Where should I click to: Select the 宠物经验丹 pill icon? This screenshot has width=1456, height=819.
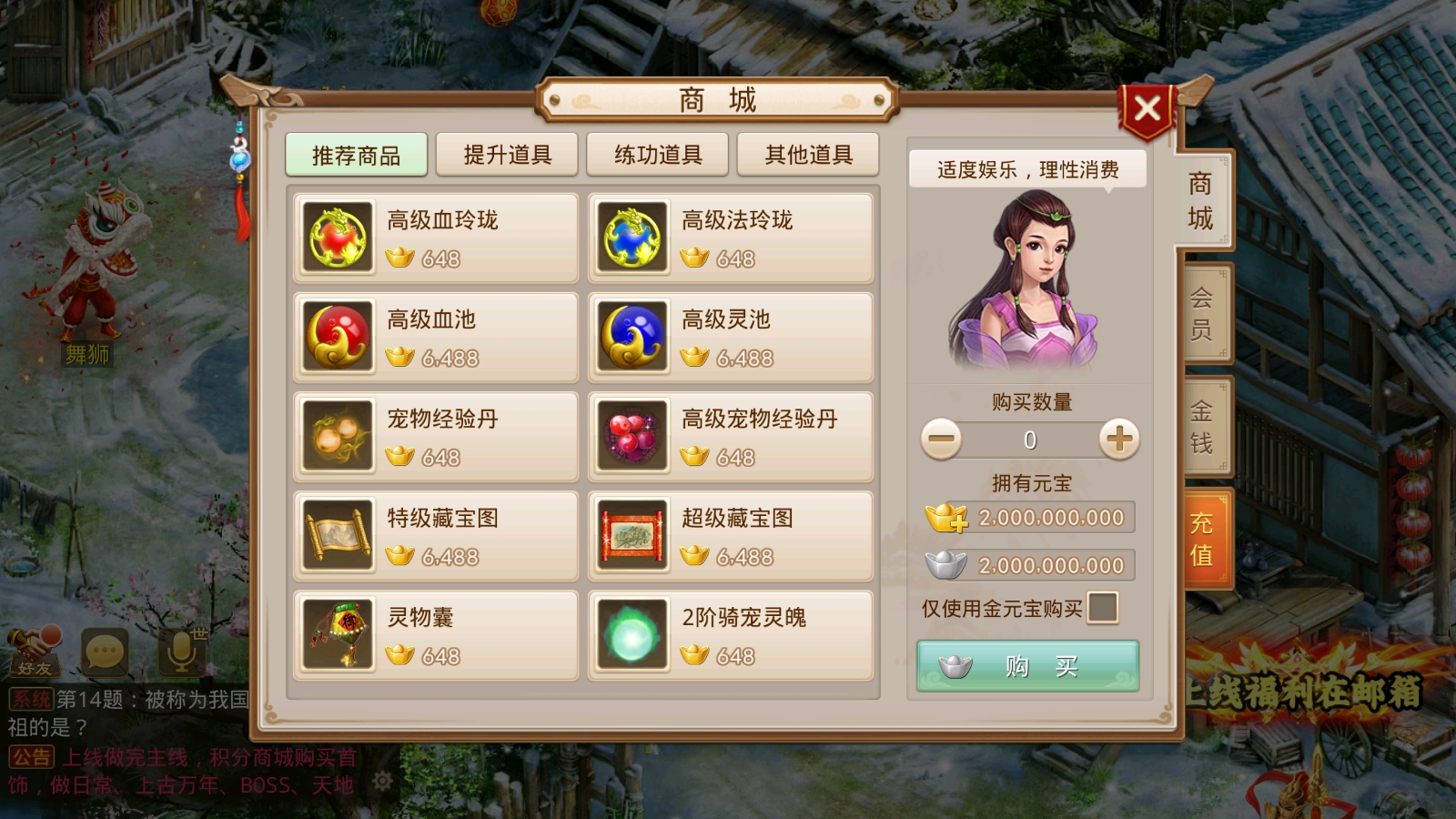pos(336,436)
